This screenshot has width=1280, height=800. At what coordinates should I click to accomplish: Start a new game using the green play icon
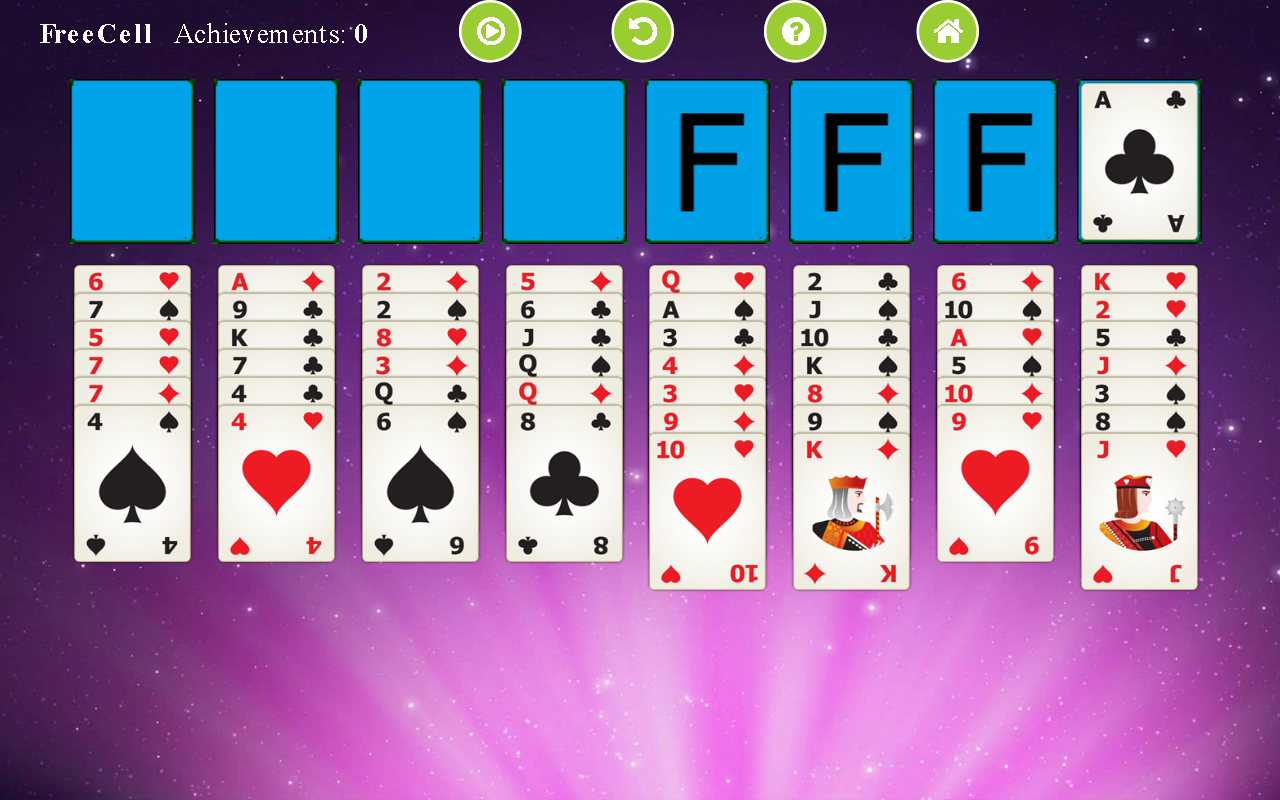pos(490,31)
